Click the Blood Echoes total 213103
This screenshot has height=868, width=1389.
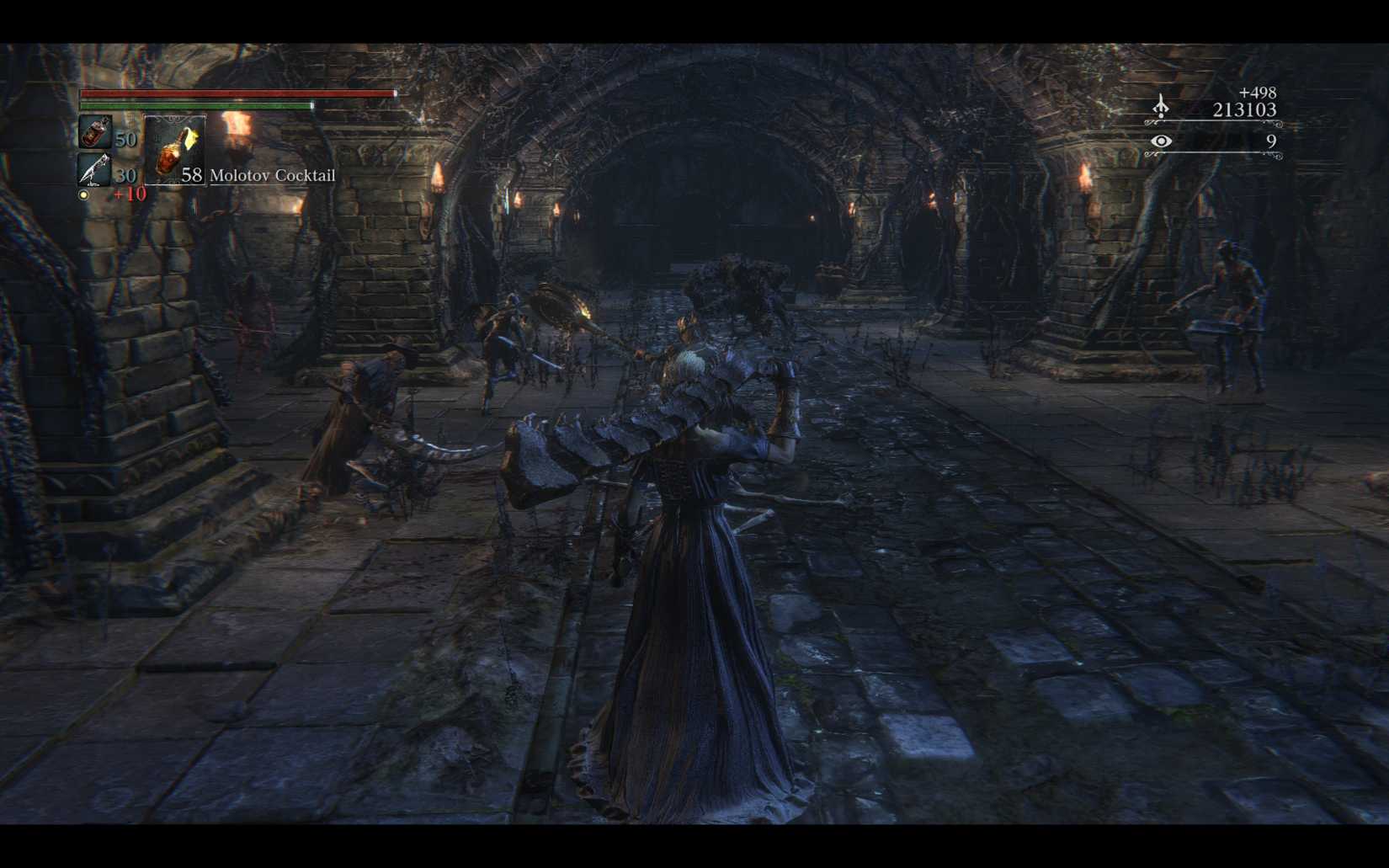click(x=1243, y=109)
